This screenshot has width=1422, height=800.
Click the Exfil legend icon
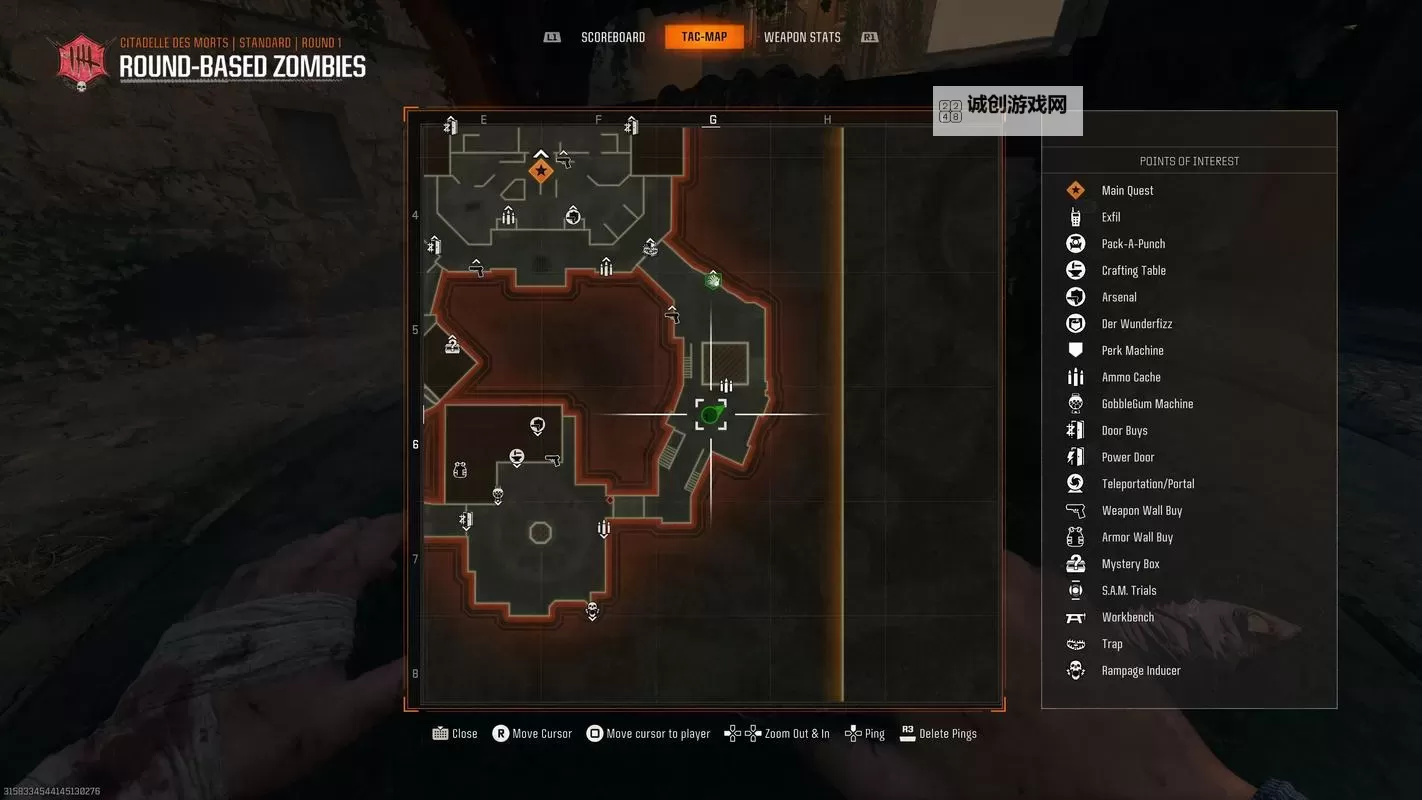[1075, 217]
